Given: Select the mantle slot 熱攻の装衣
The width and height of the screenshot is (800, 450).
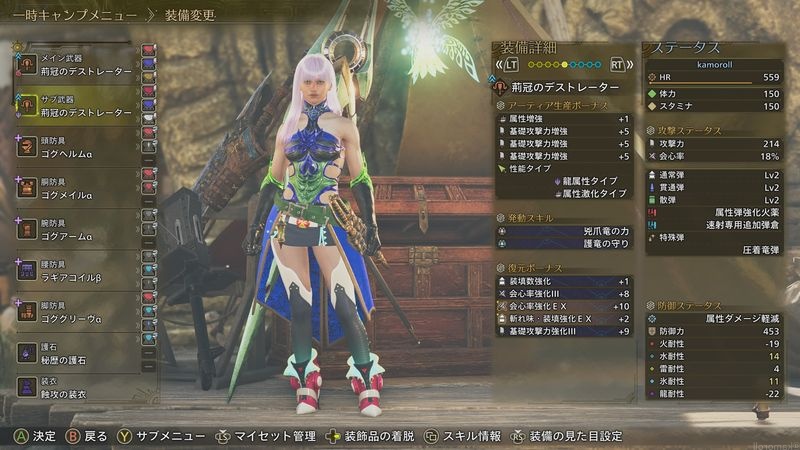Looking at the screenshot, I should (x=75, y=388).
